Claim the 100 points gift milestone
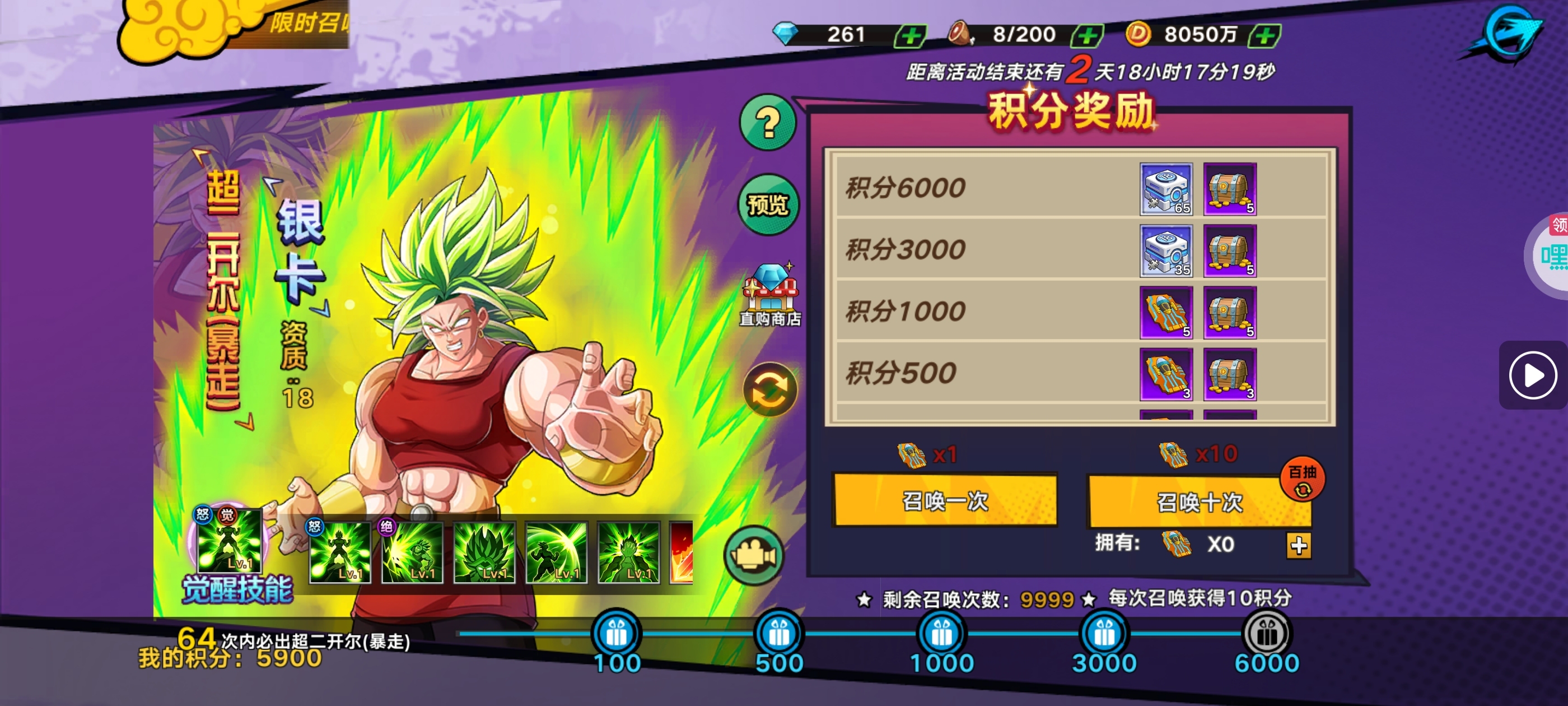The width and height of the screenshot is (1568, 706). click(617, 635)
